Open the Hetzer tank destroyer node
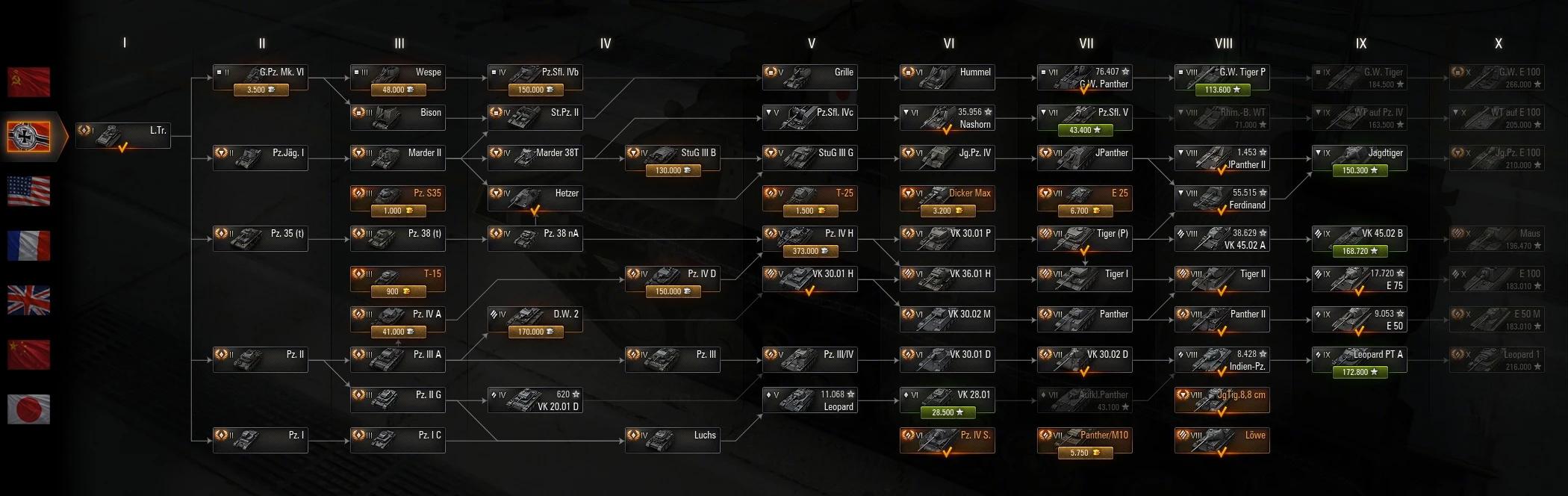 tap(535, 199)
